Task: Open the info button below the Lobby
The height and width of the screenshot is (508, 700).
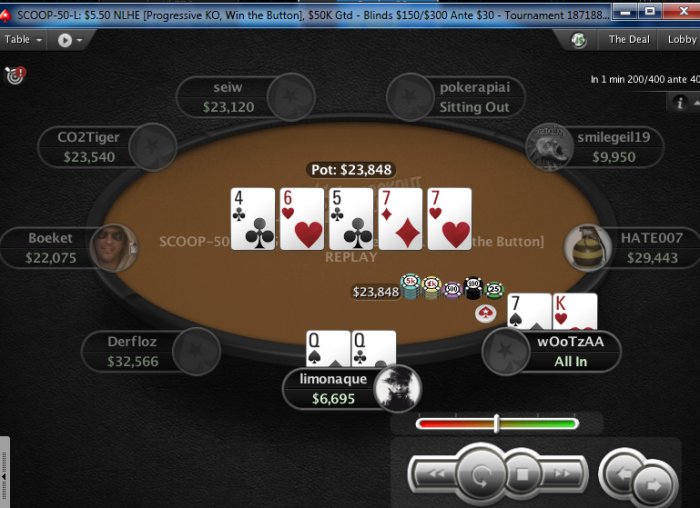Action: tap(682, 102)
